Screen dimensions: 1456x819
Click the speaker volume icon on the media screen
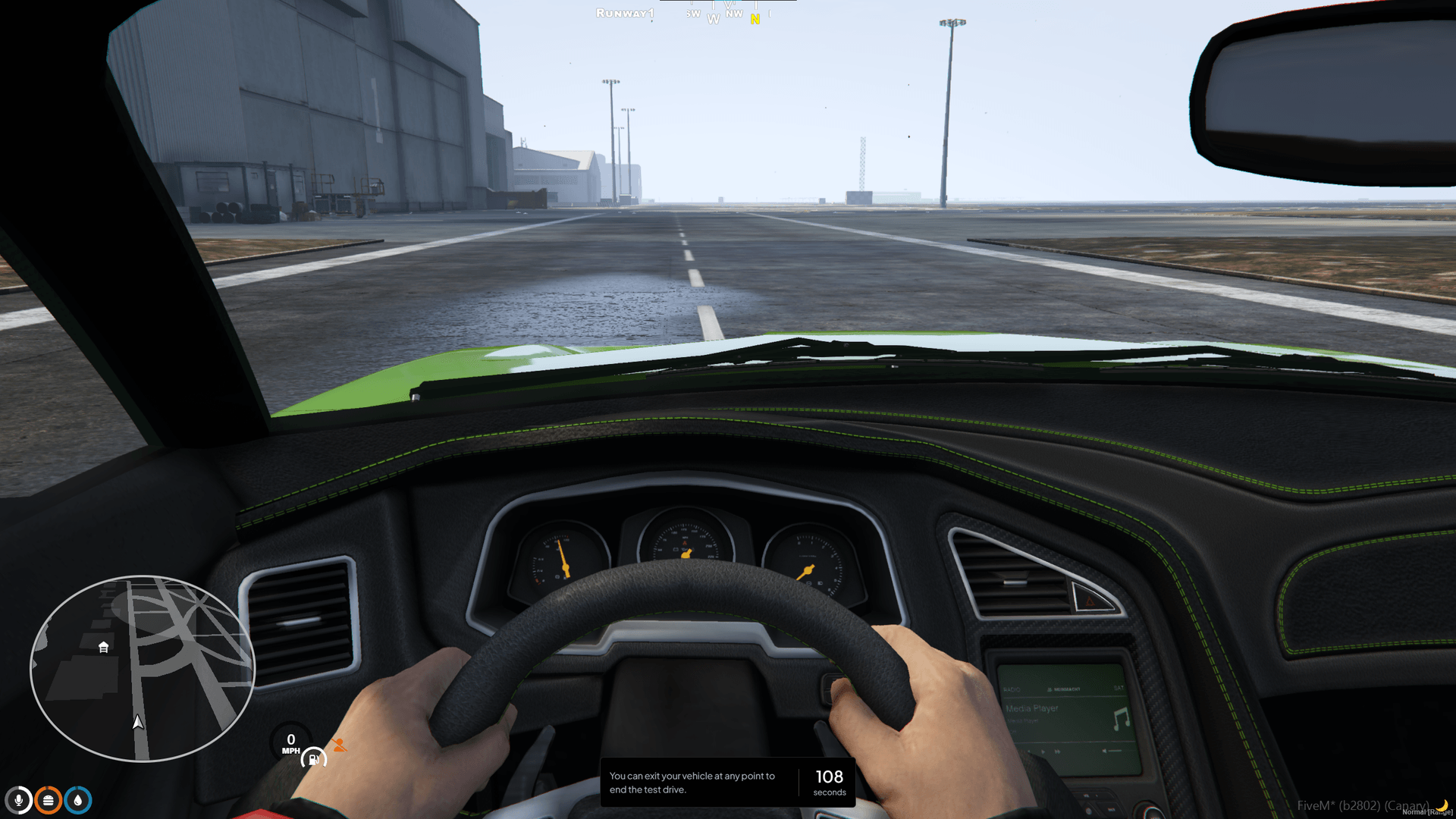tap(1104, 751)
